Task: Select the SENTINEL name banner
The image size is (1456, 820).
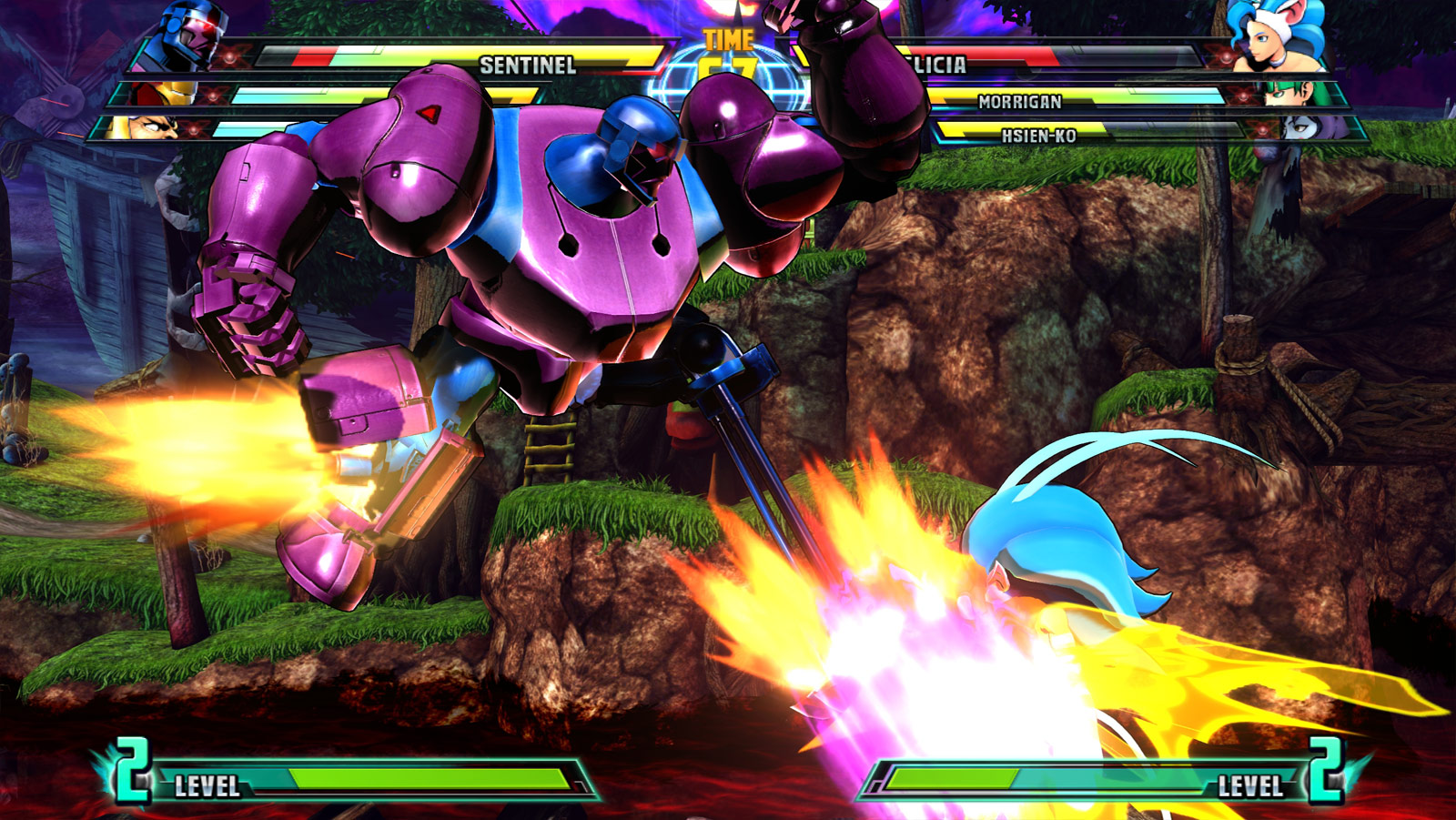Action: (x=530, y=65)
